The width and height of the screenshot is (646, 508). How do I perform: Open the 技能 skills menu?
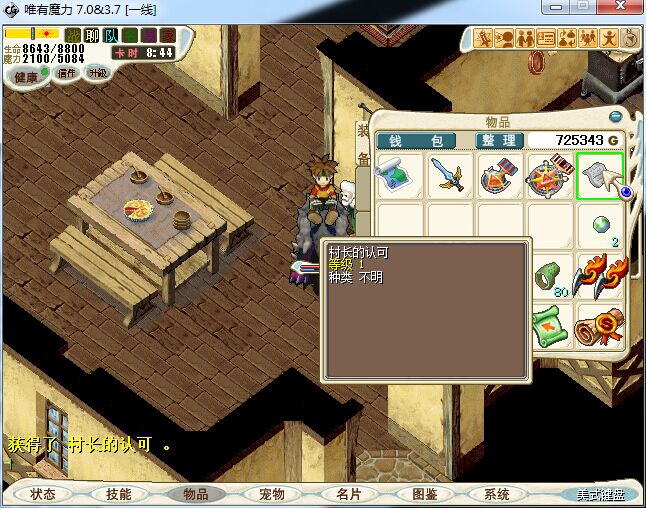pyautogui.click(x=119, y=494)
